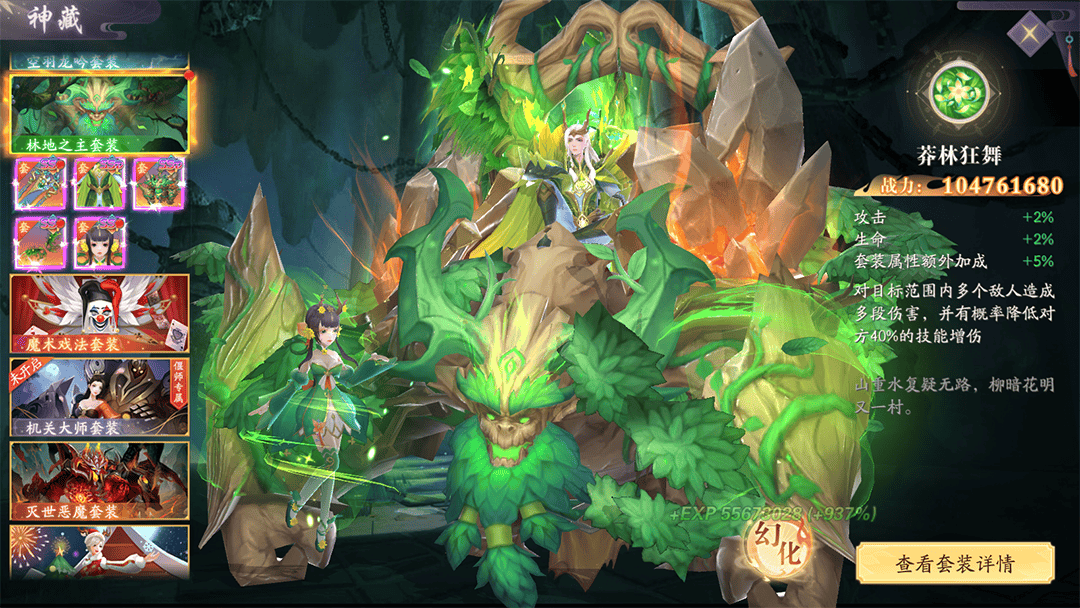Select the 机关大师套装 set banner
Viewport: 1080px width, 608px height.
point(100,397)
